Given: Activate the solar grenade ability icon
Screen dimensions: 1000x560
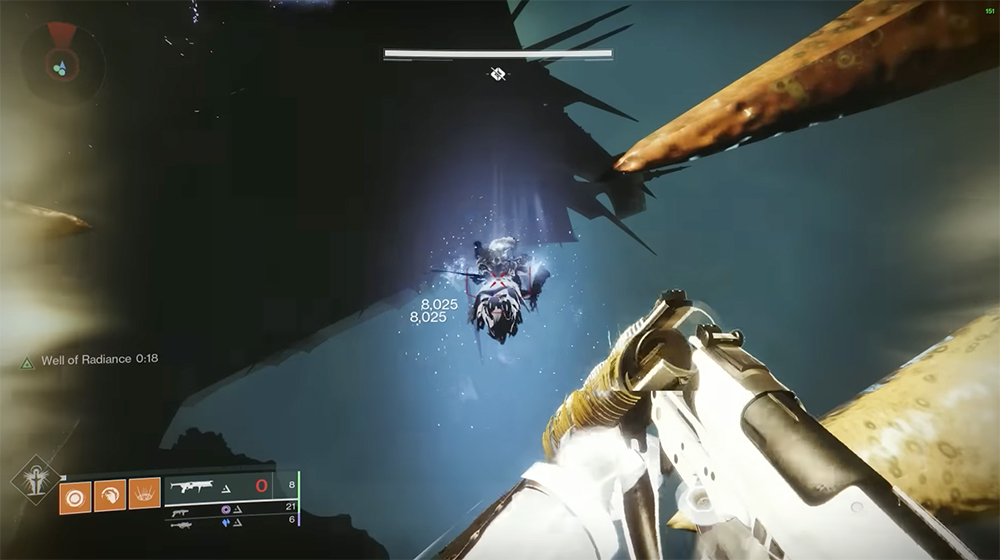Looking at the screenshot, I should [75, 494].
